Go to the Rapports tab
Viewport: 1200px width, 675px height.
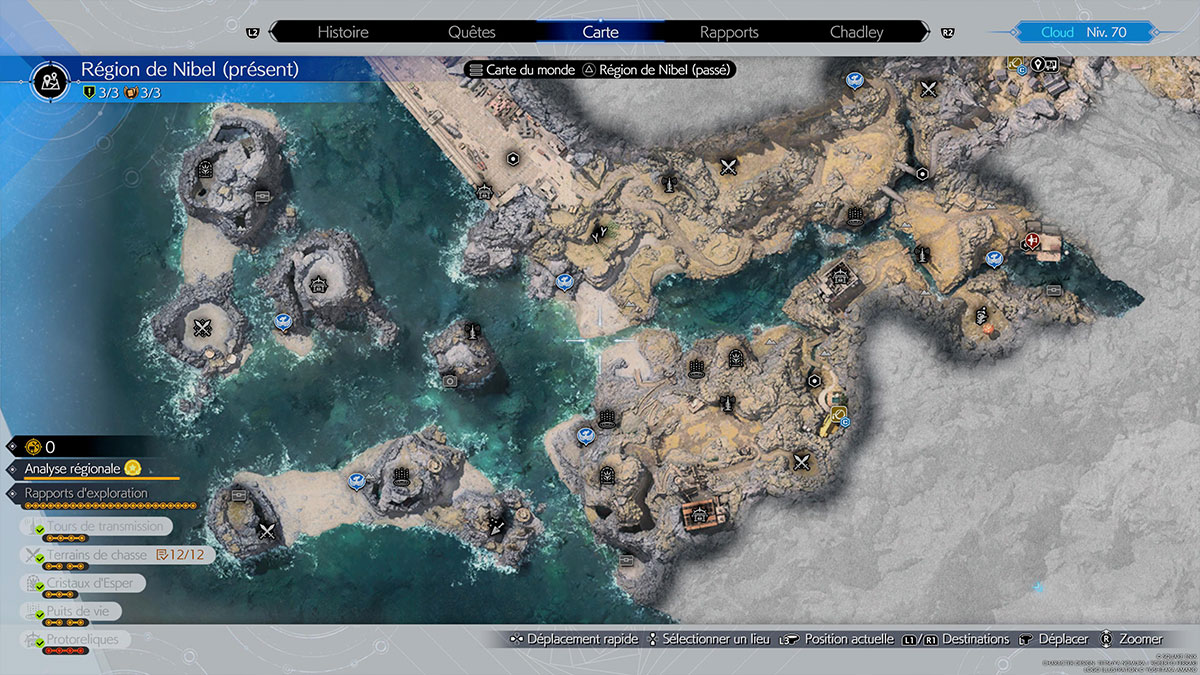point(729,32)
